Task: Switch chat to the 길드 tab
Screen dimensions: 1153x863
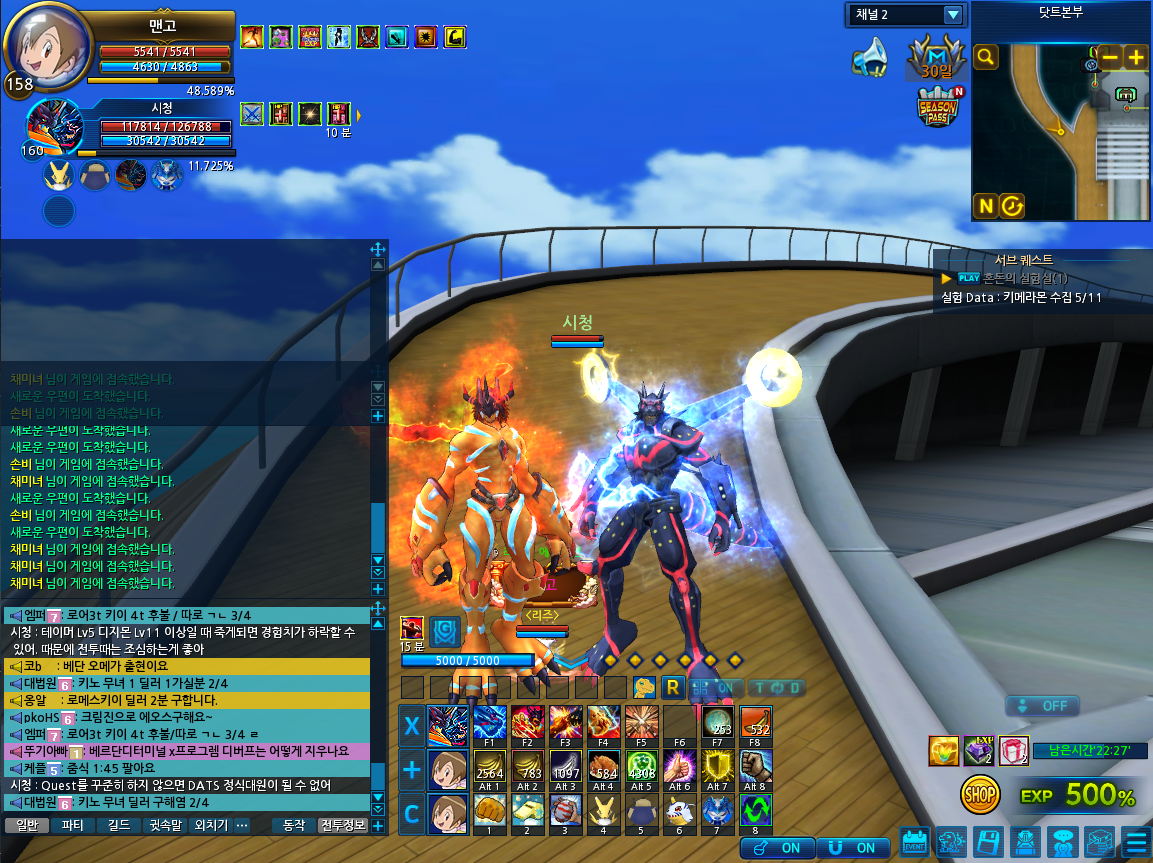Action: click(x=118, y=826)
